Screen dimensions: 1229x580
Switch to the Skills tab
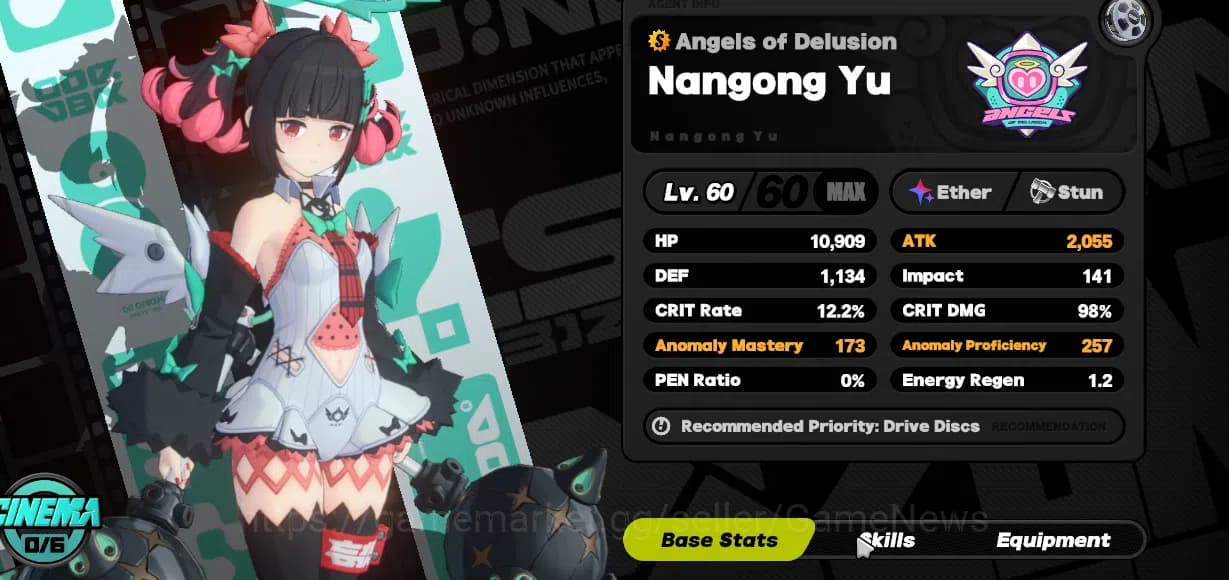[x=887, y=541]
